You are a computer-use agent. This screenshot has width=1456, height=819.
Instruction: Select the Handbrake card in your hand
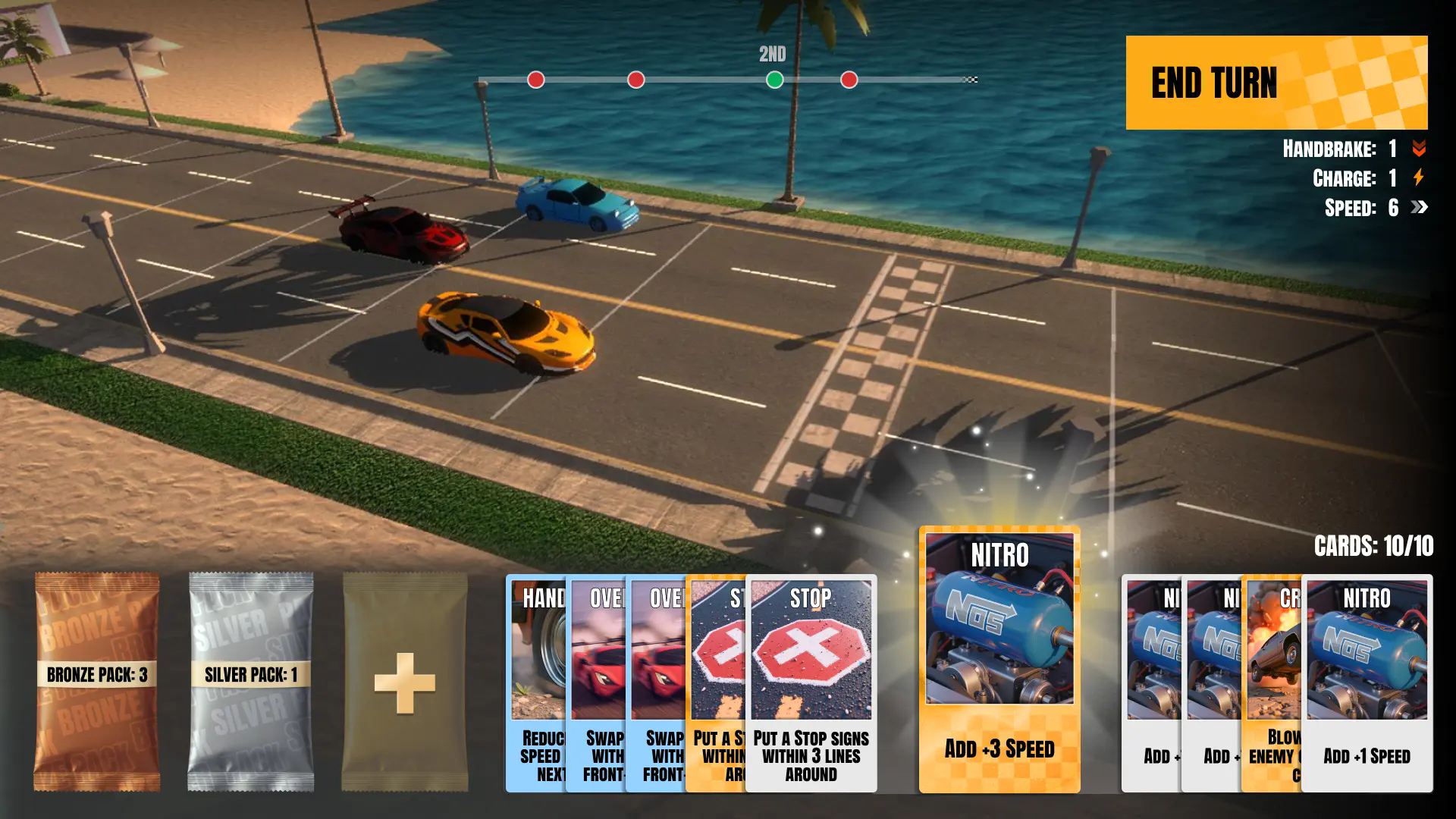[x=535, y=682]
